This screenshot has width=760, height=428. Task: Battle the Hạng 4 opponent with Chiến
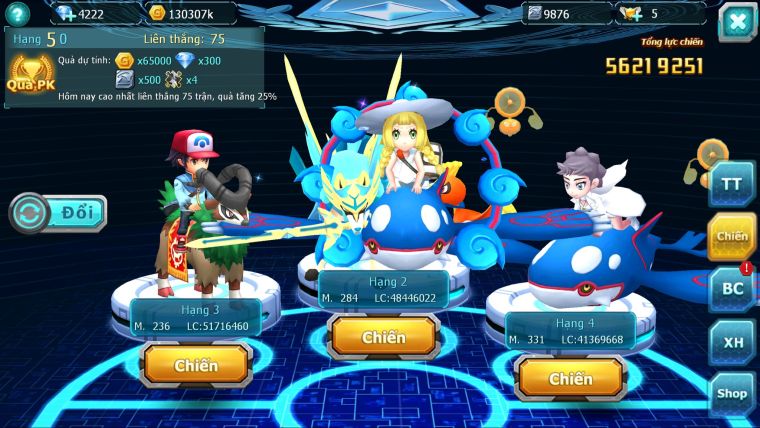570,378
